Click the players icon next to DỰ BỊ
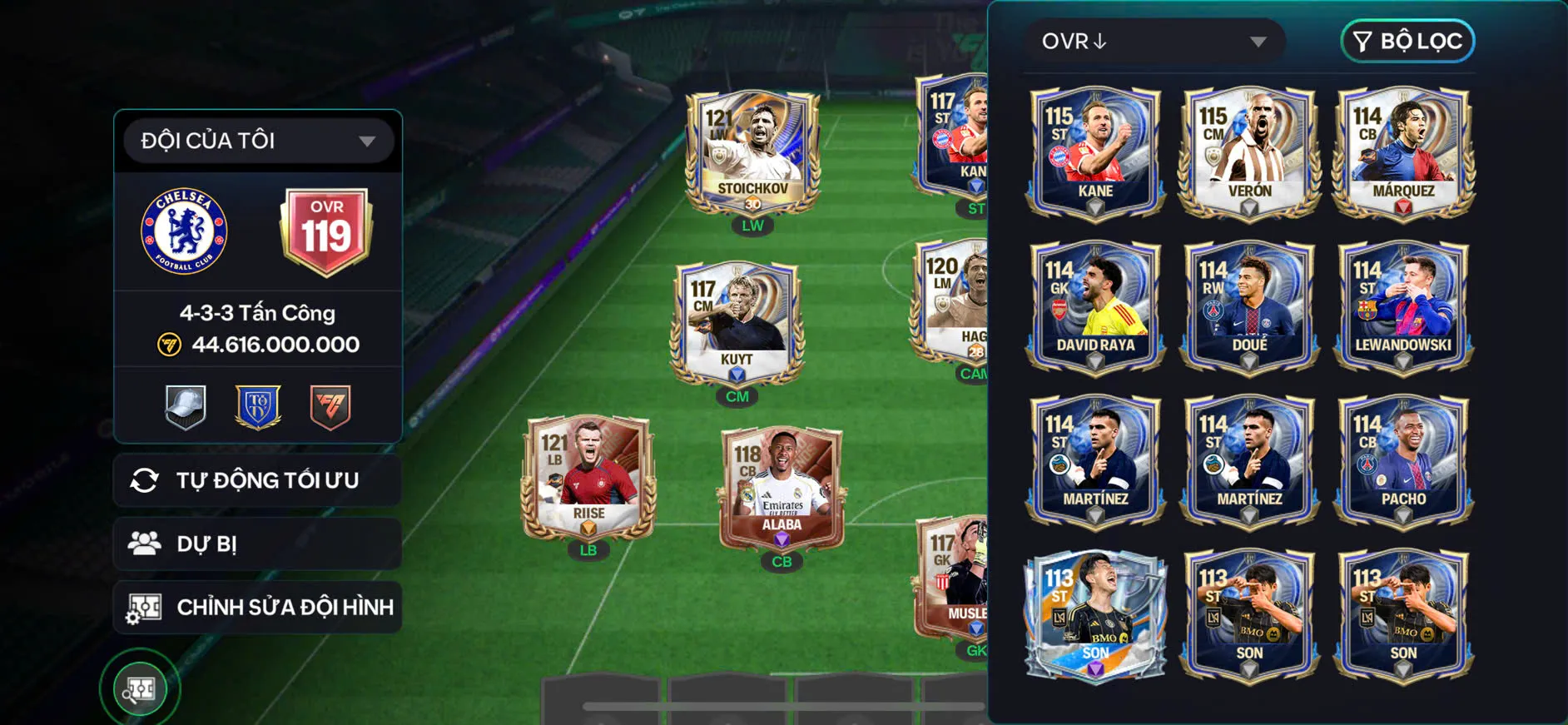The width and height of the screenshot is (1568, 725). coord(145,543)
